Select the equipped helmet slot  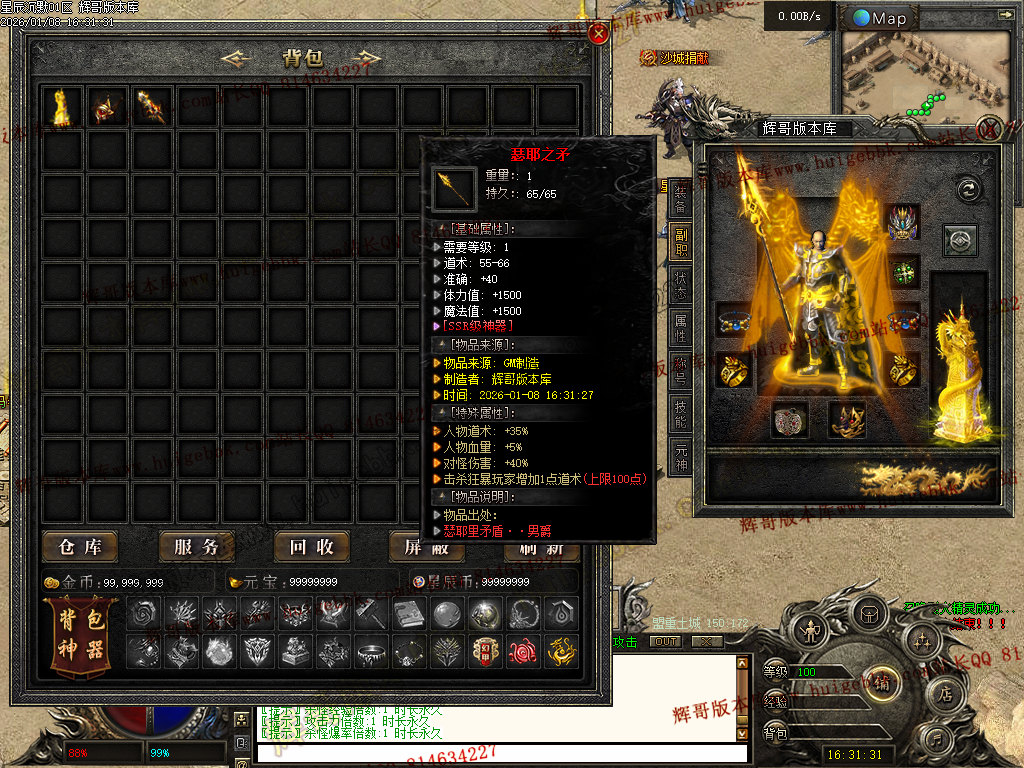tap(903, 222)
